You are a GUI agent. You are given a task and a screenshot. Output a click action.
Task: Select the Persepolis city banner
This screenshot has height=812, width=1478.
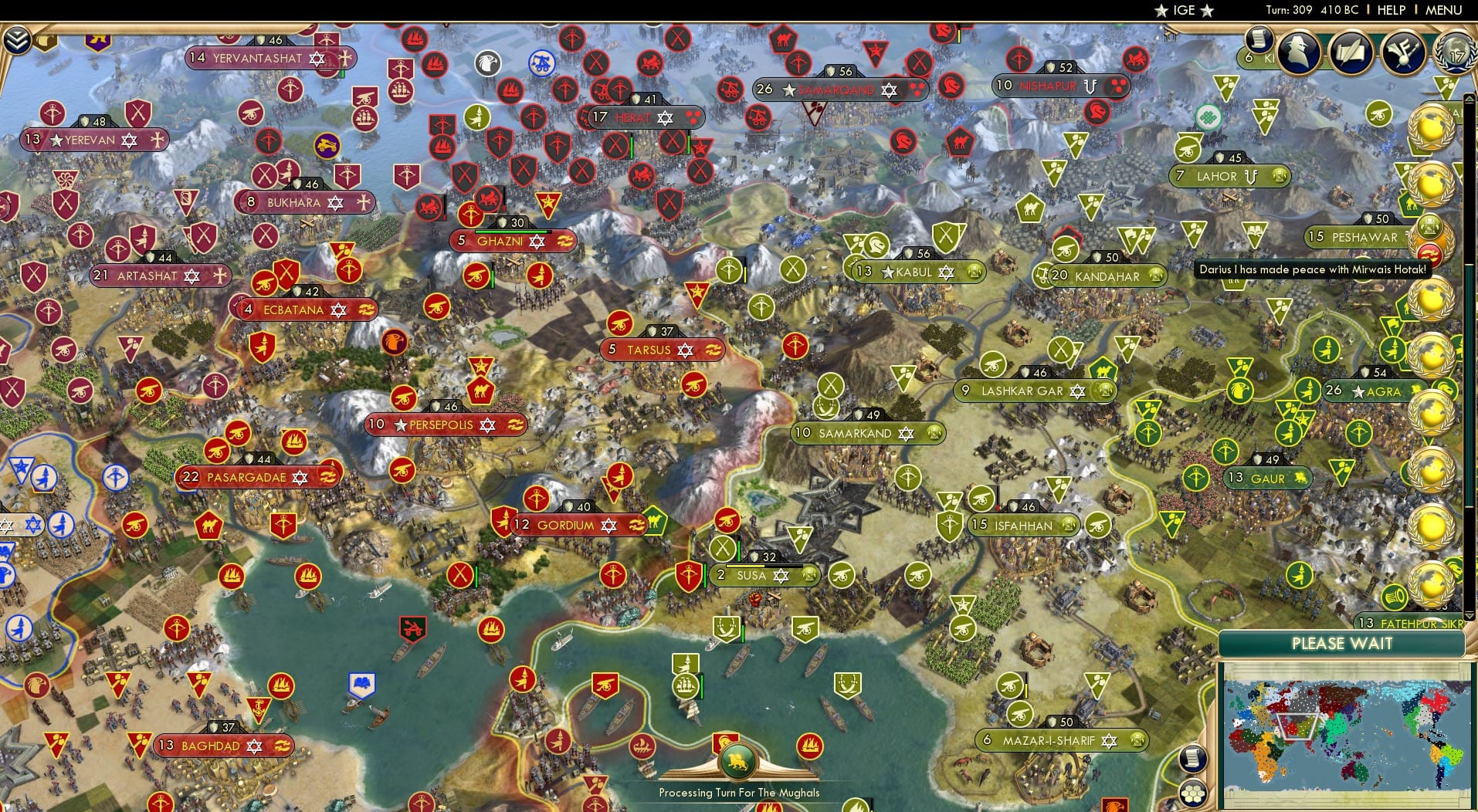point(444,424)
